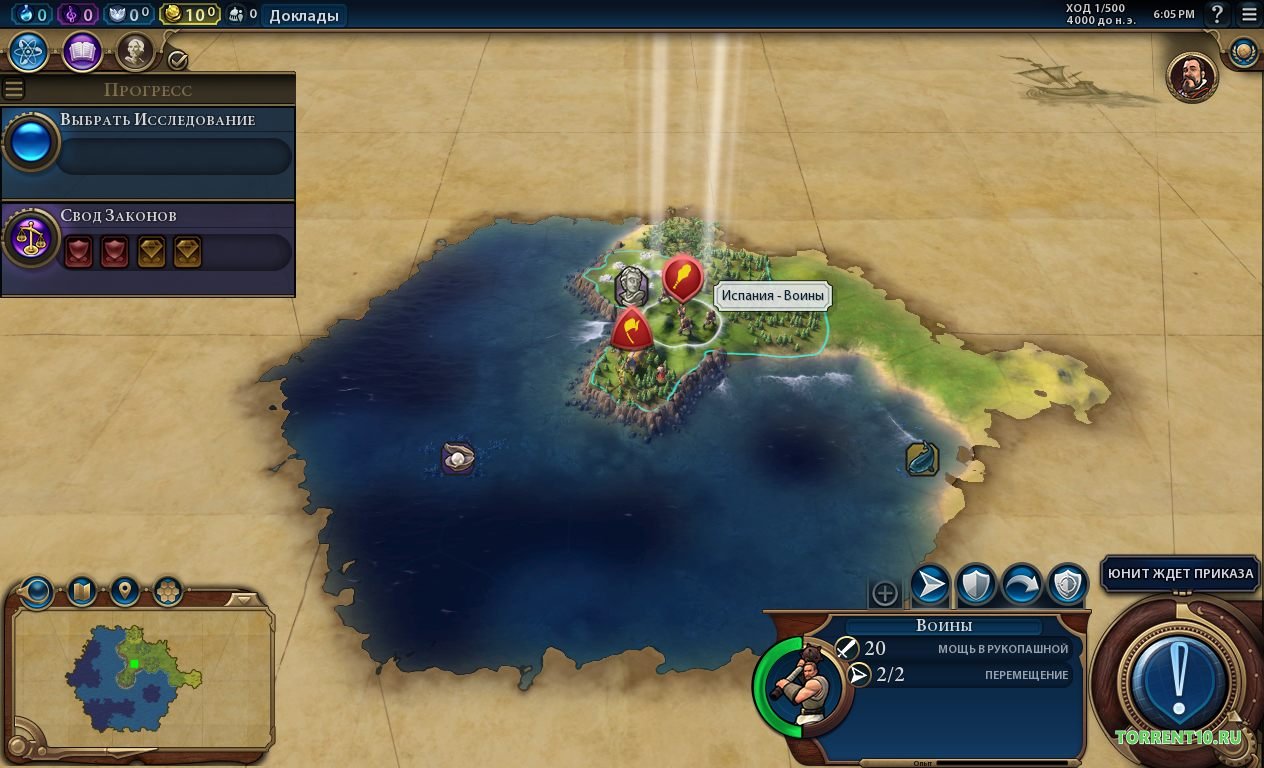This screenshot has height=768, width=1264.
Task: Toggle the Прогресс panel list icon
Action: [x=14, y=89]
